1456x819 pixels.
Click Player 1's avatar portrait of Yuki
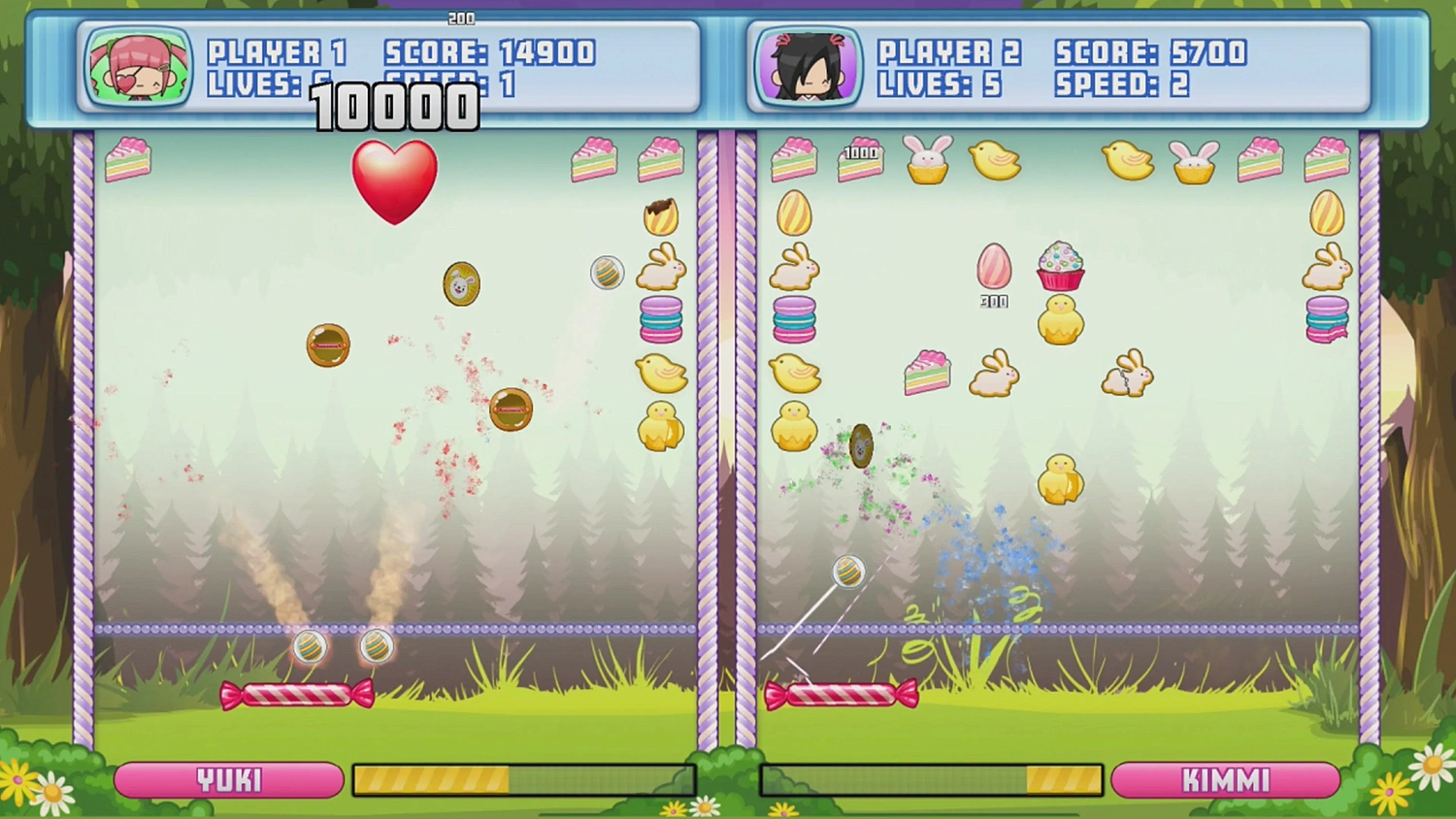(x=137, y=66)
